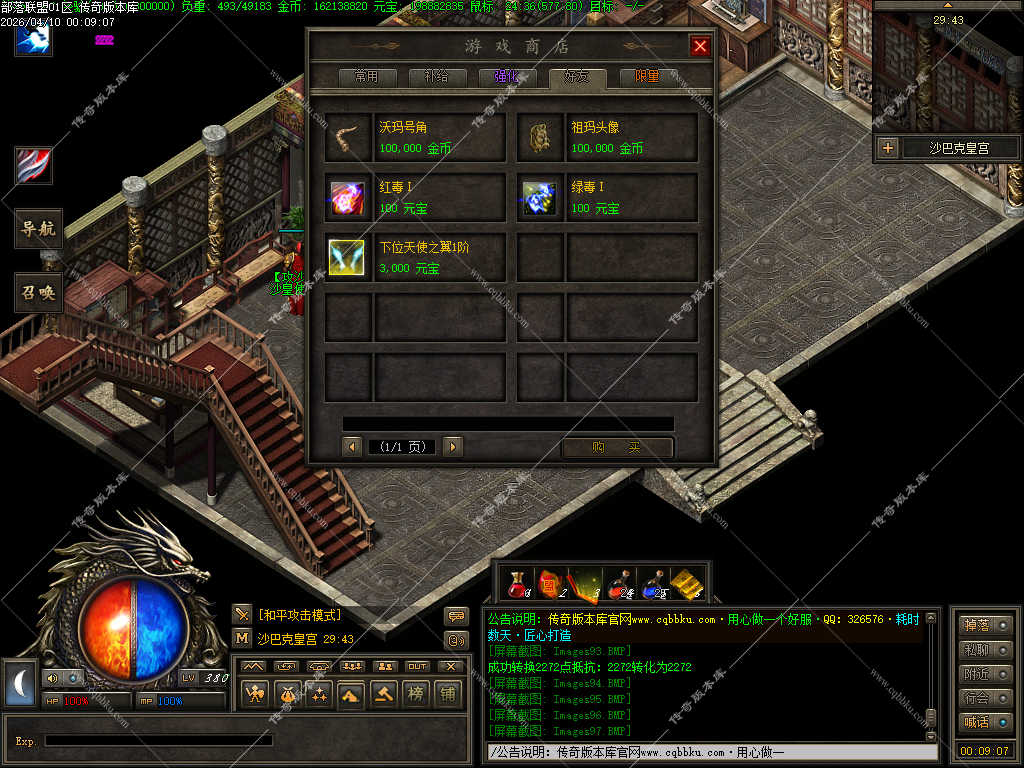
Task: Click the chat input field
Action: tap(705, 752)
